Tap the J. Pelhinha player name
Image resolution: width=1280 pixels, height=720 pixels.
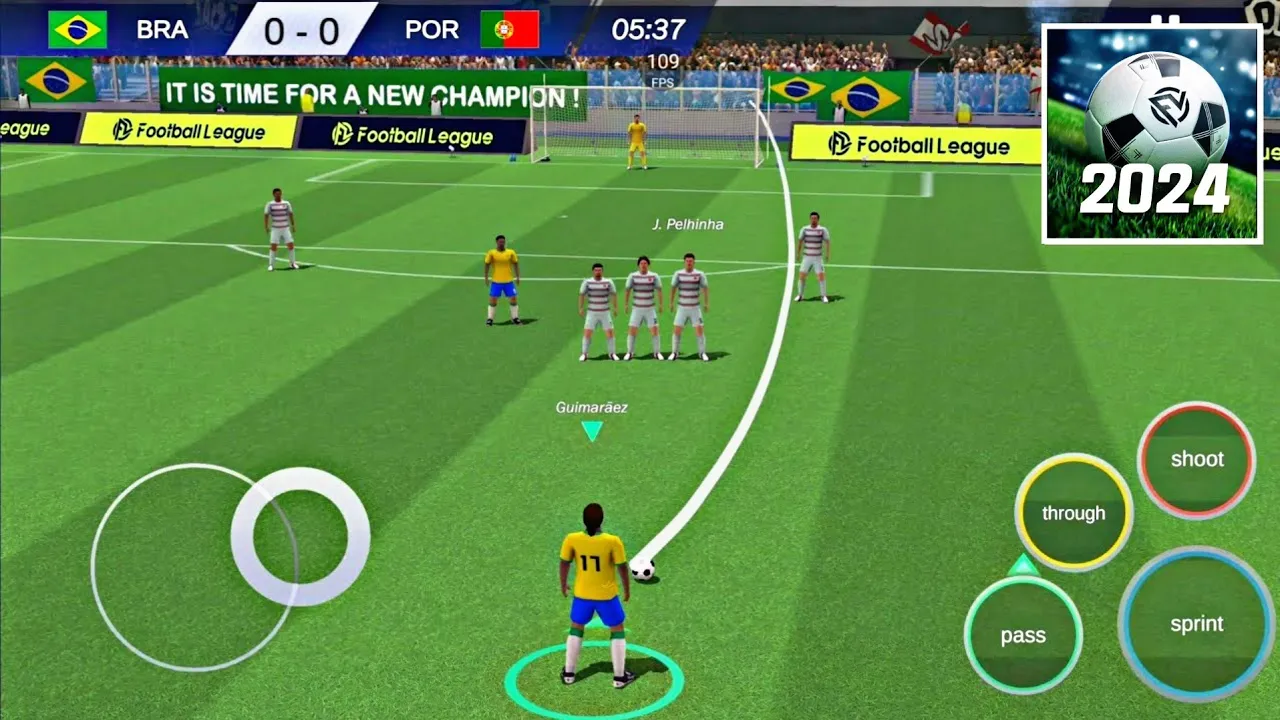click(x=690, y=224)
